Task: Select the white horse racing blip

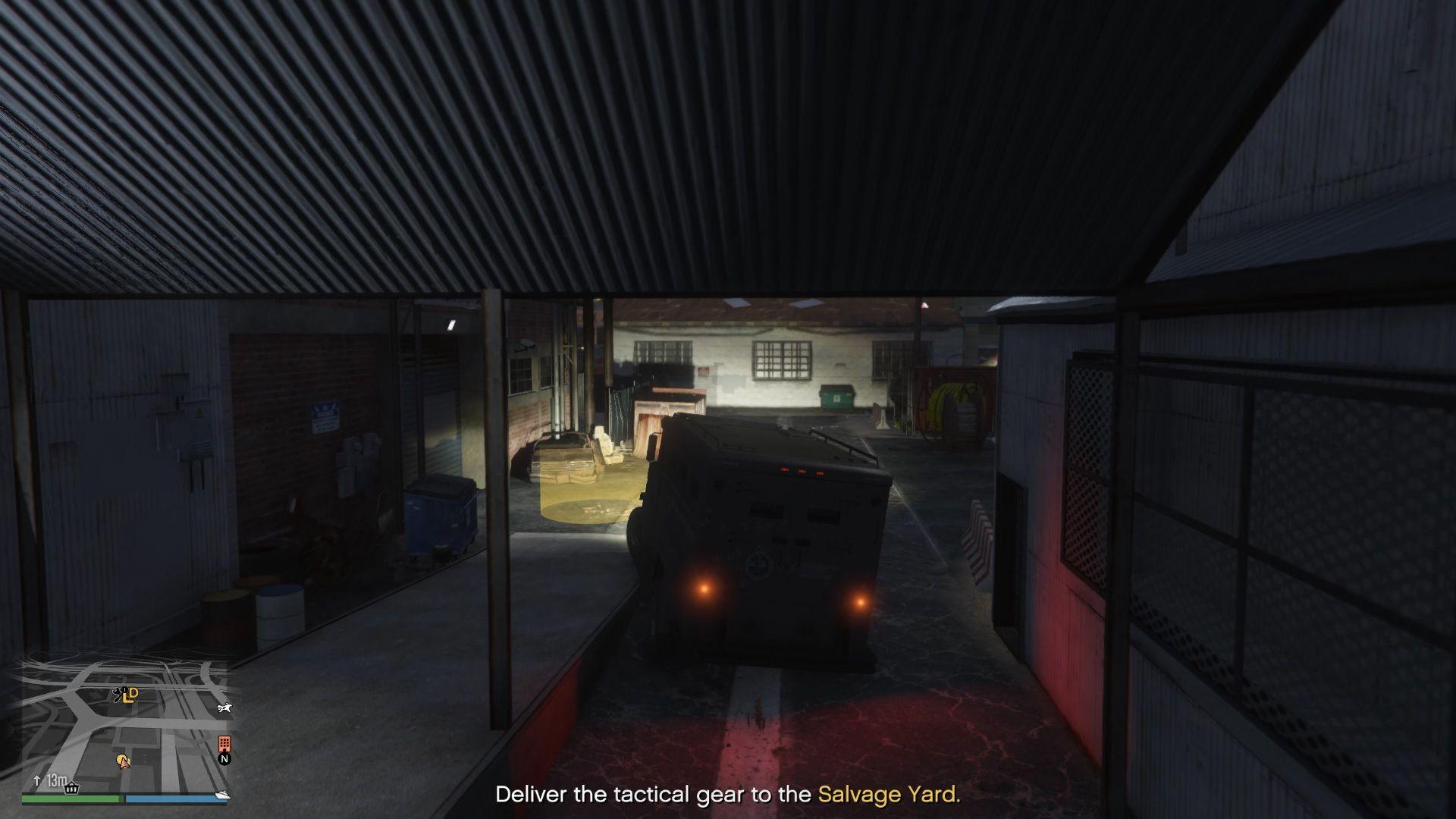Action: (x=224, y=708)
